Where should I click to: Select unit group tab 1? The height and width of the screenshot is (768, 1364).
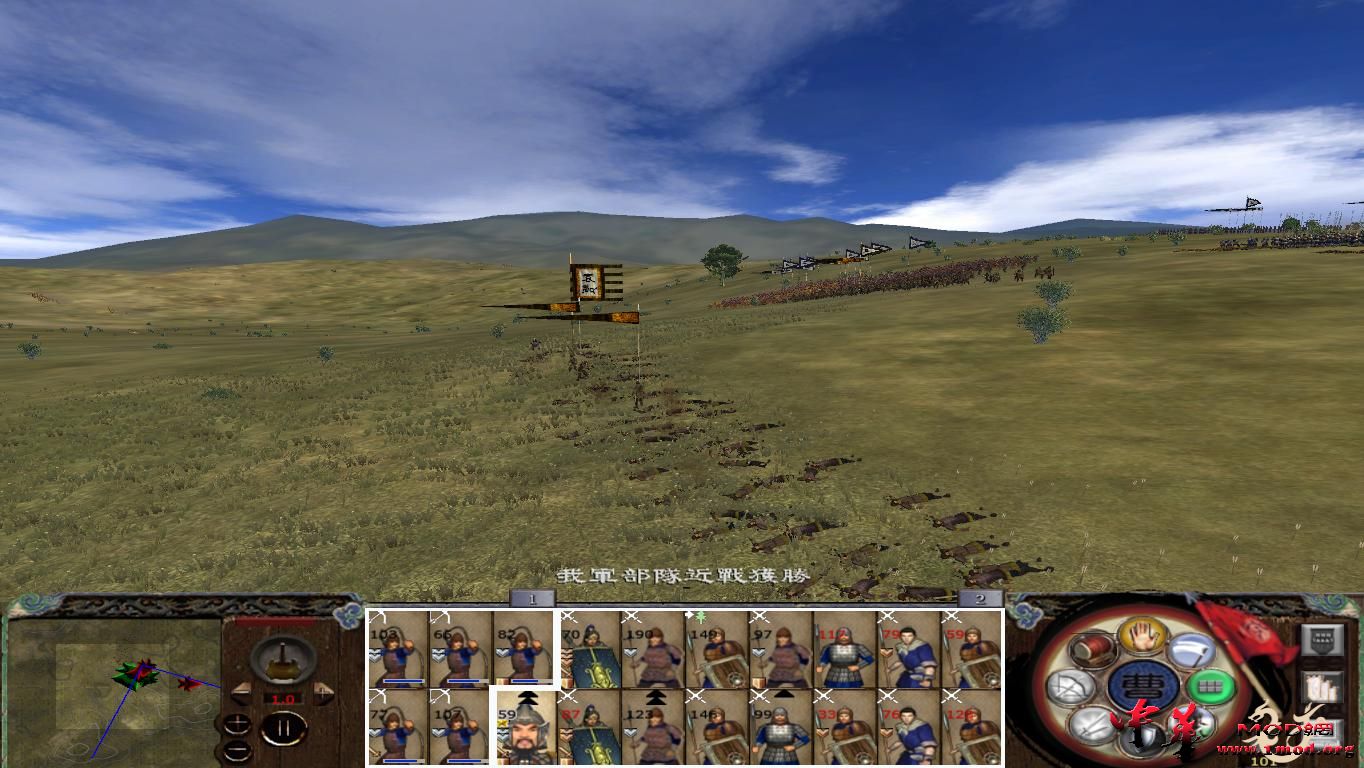(531, 596)
